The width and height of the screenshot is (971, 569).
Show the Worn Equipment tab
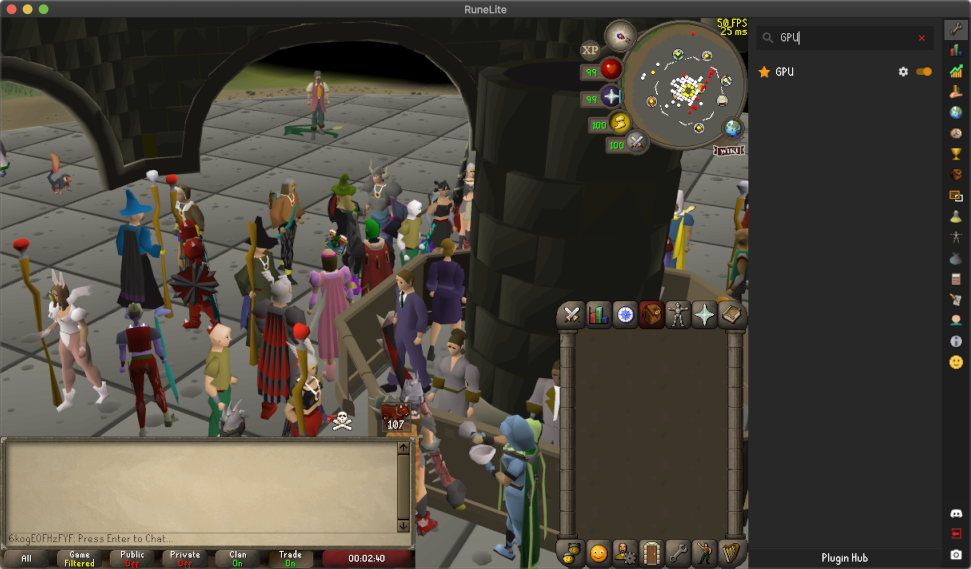(x=680, y=315)
